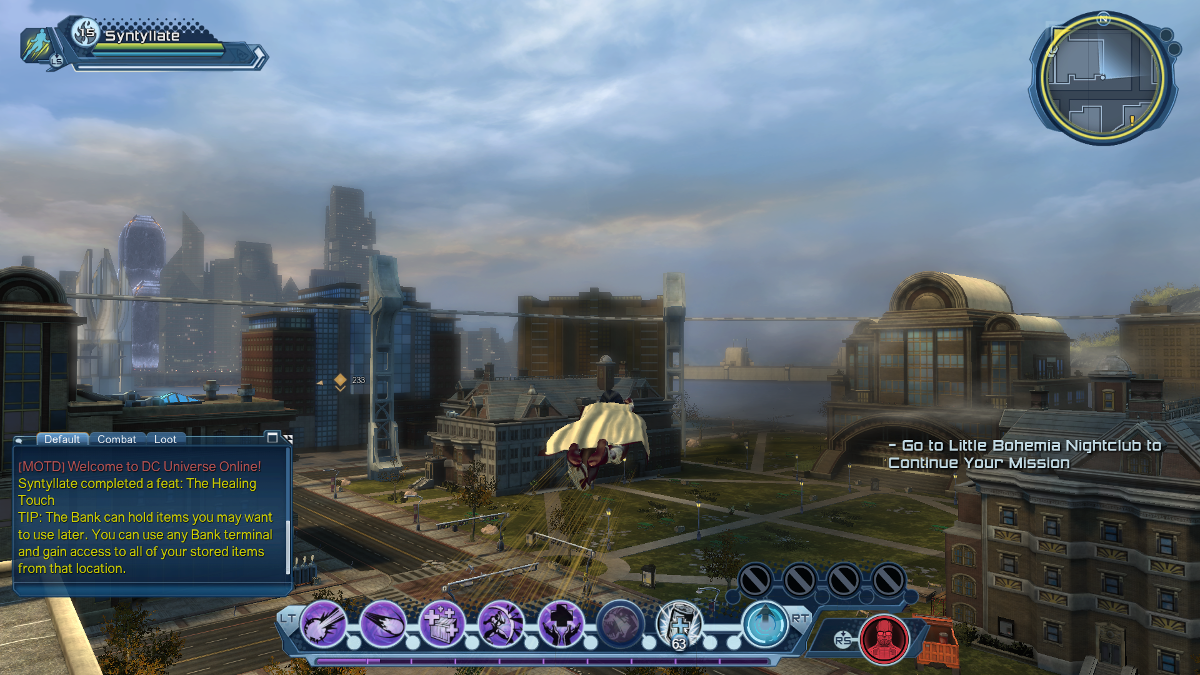The image size is (1200, 675).
Task: Cast the hands holding cross heal ability
Action: point(561,623)
